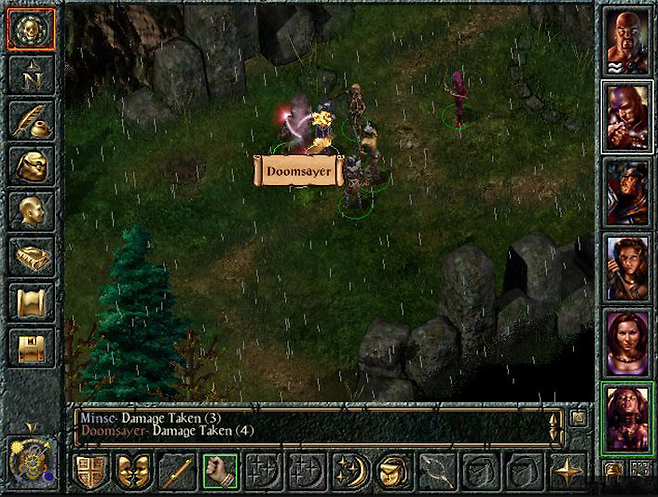This screenshot has width=658, height=497.
Task: Select the brown-haired woman's portrait
Action: tap(627, 268)
